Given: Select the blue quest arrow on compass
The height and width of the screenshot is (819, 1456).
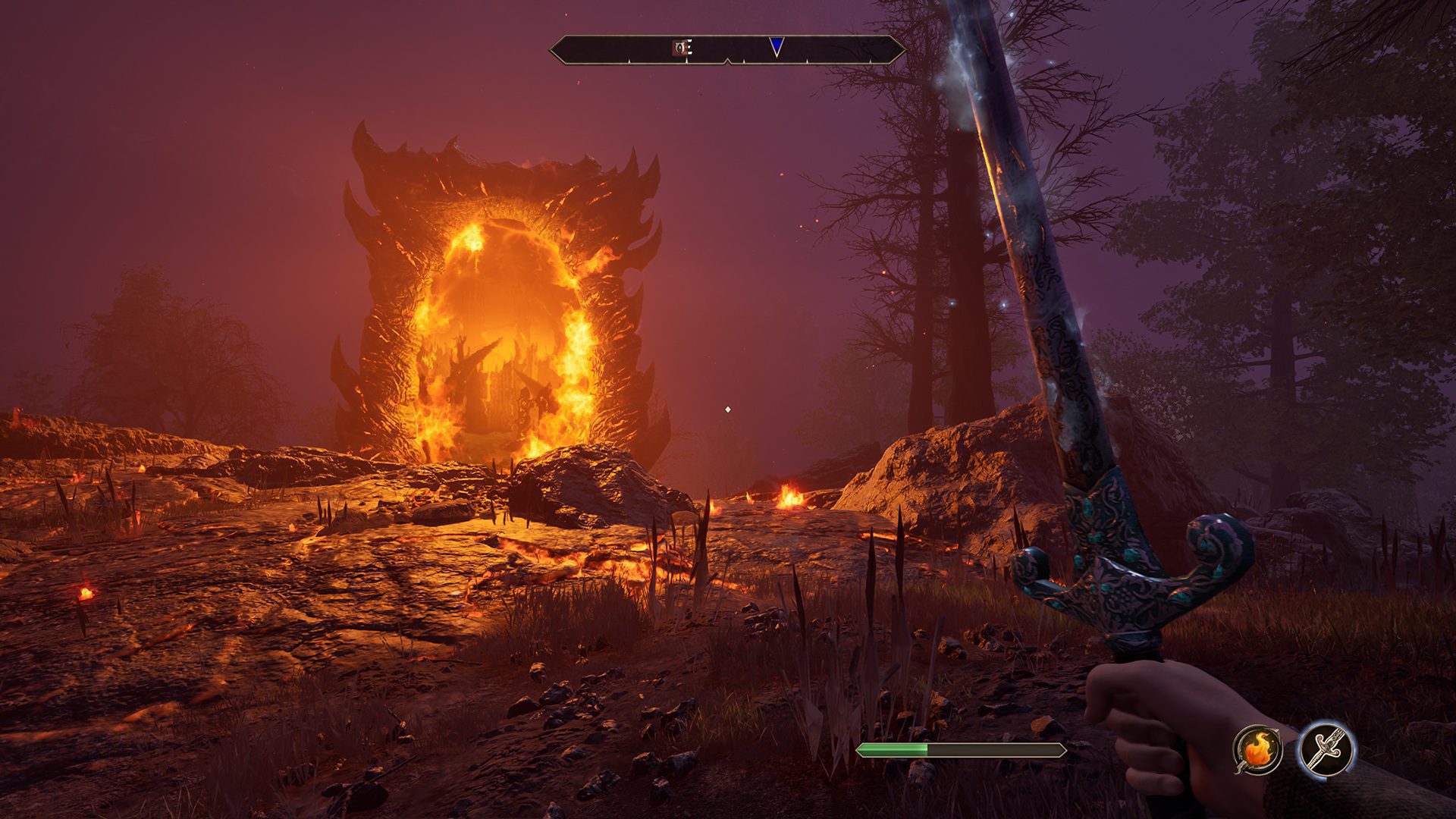Looking at the screenshot, I should pyautogui.click(x=776, y=48).
